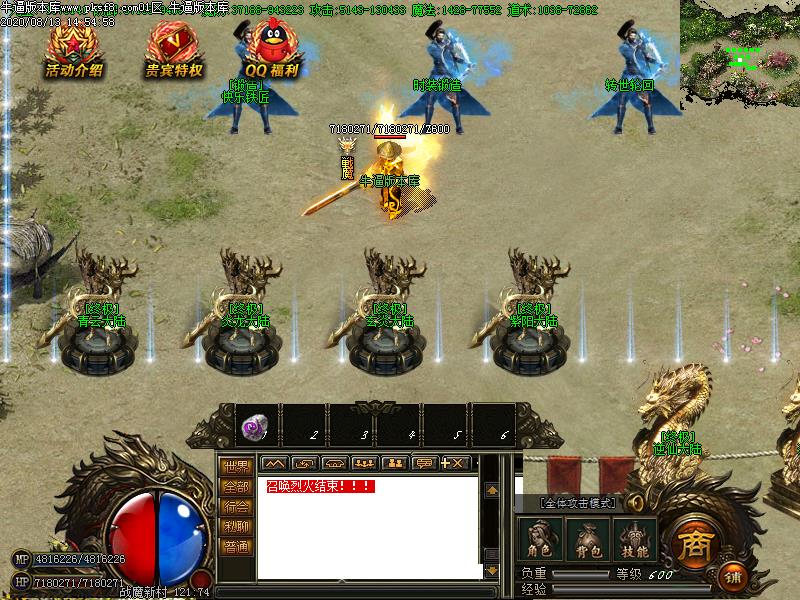
Task: Choose the 普通 normal chat tab
Action: [x=236, y=547]
